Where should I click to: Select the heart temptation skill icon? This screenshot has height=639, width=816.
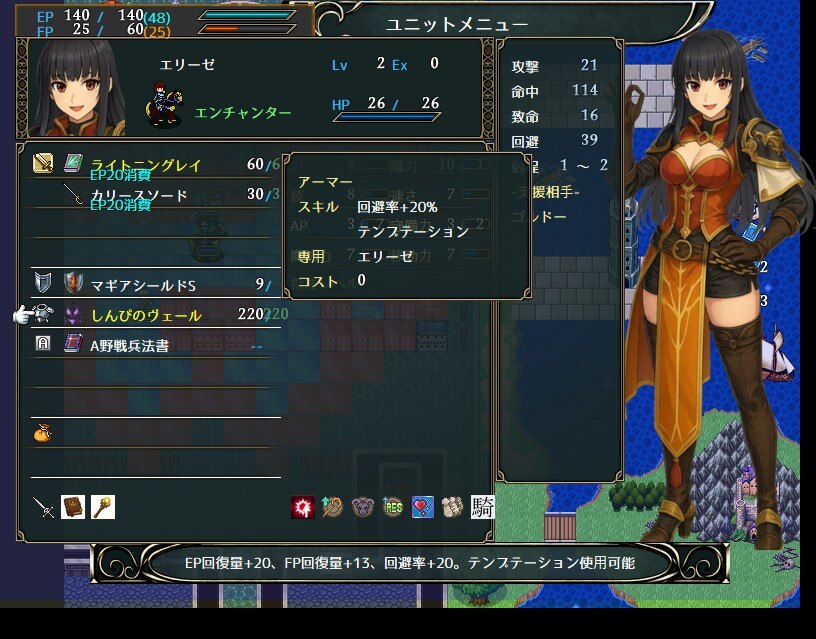pos(422,507)
